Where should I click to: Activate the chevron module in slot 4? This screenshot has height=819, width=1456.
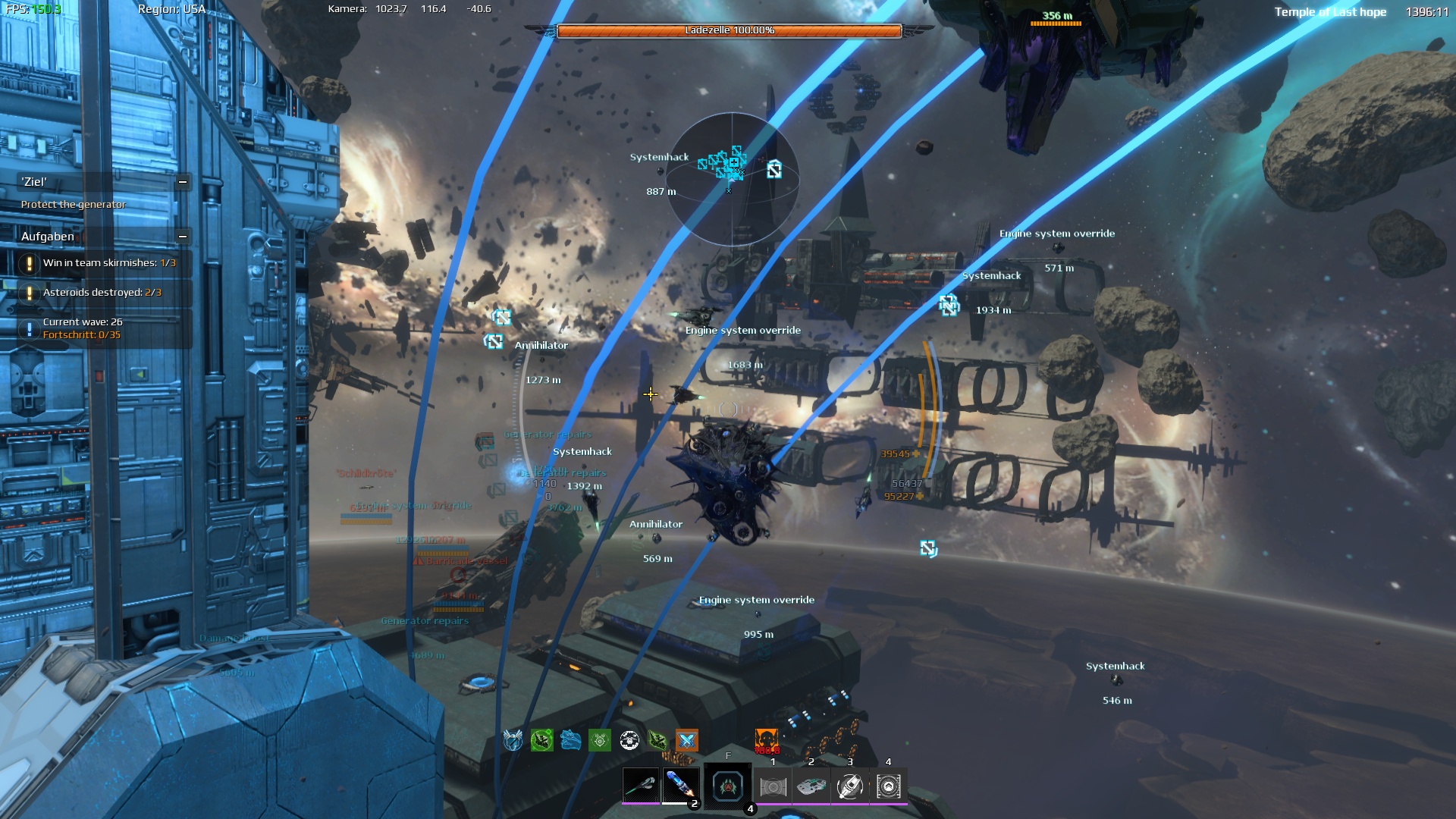[889, 787]
